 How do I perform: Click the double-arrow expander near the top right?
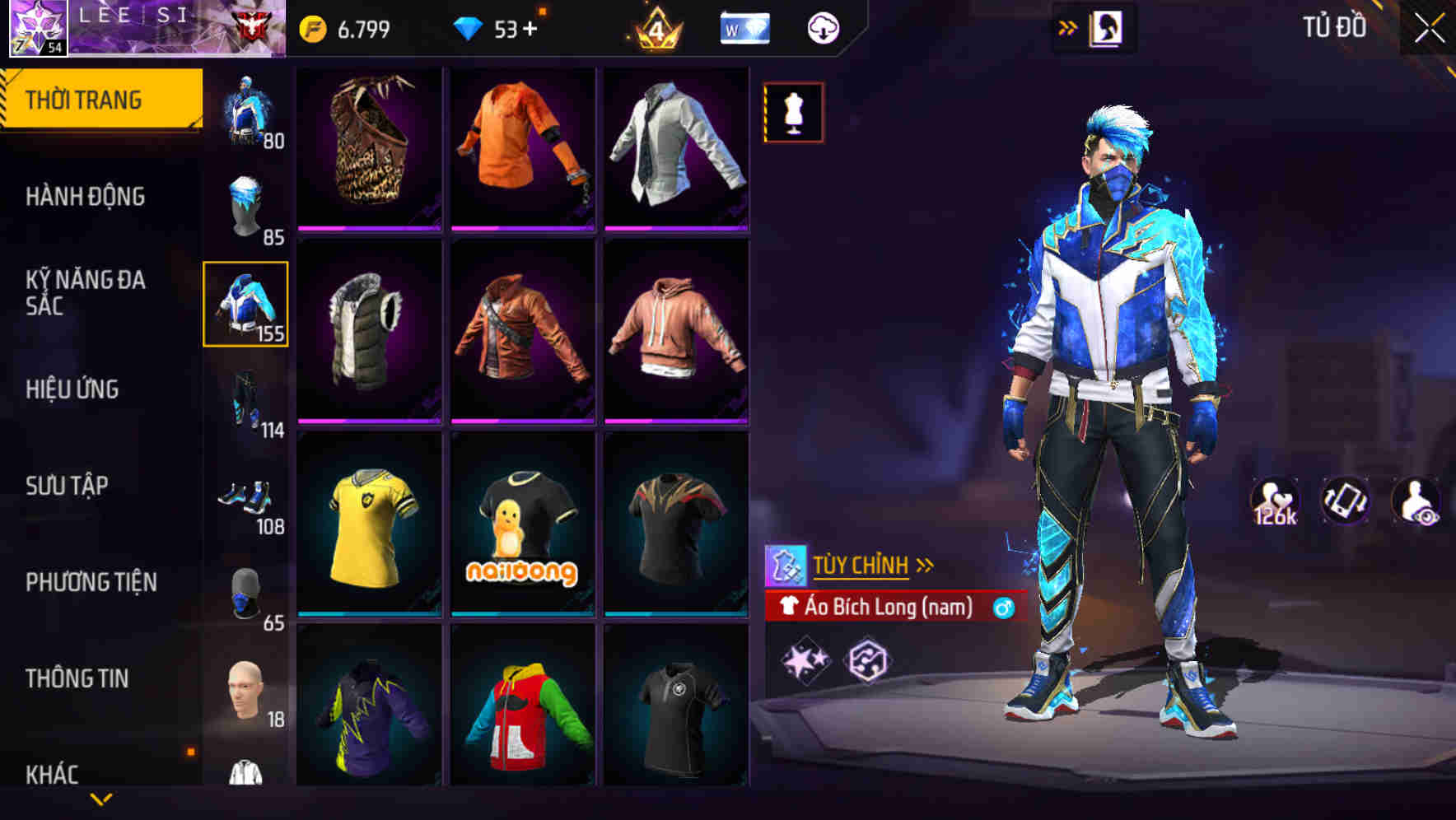[1066, 26]
